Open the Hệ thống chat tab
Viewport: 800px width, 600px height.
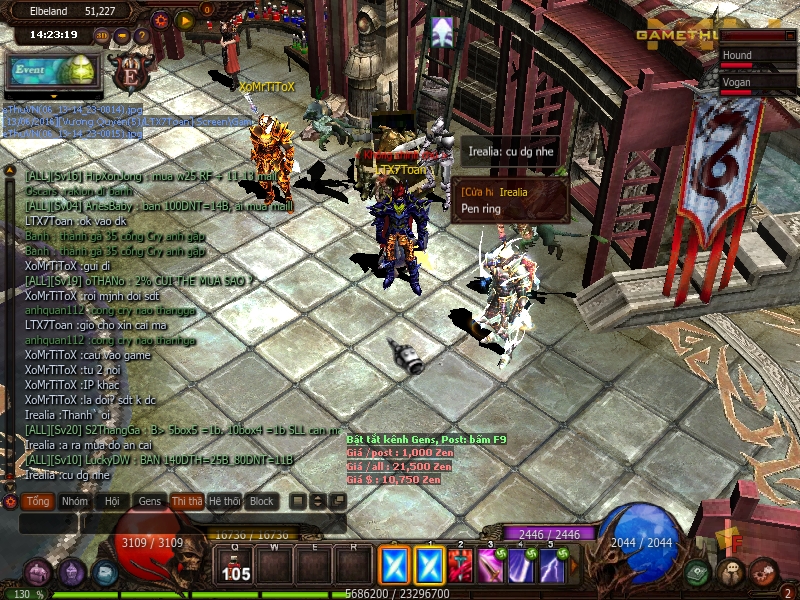coord(224,501)
